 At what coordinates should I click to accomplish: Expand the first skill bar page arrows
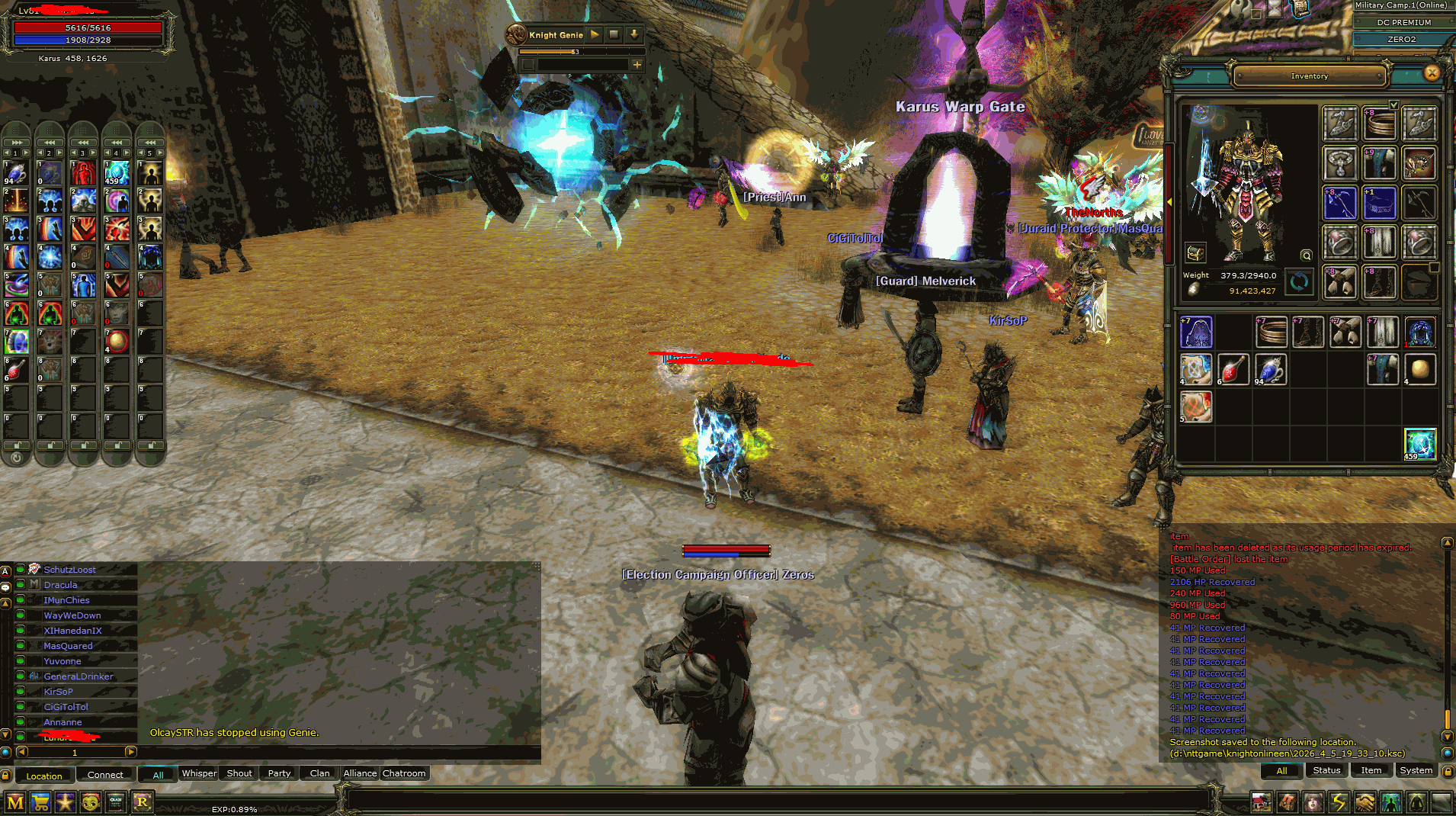(15, 142)
